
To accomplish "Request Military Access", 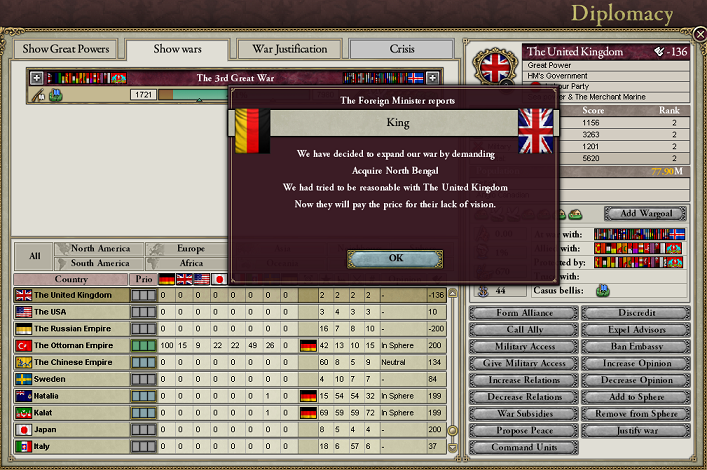I will [522, 347].
